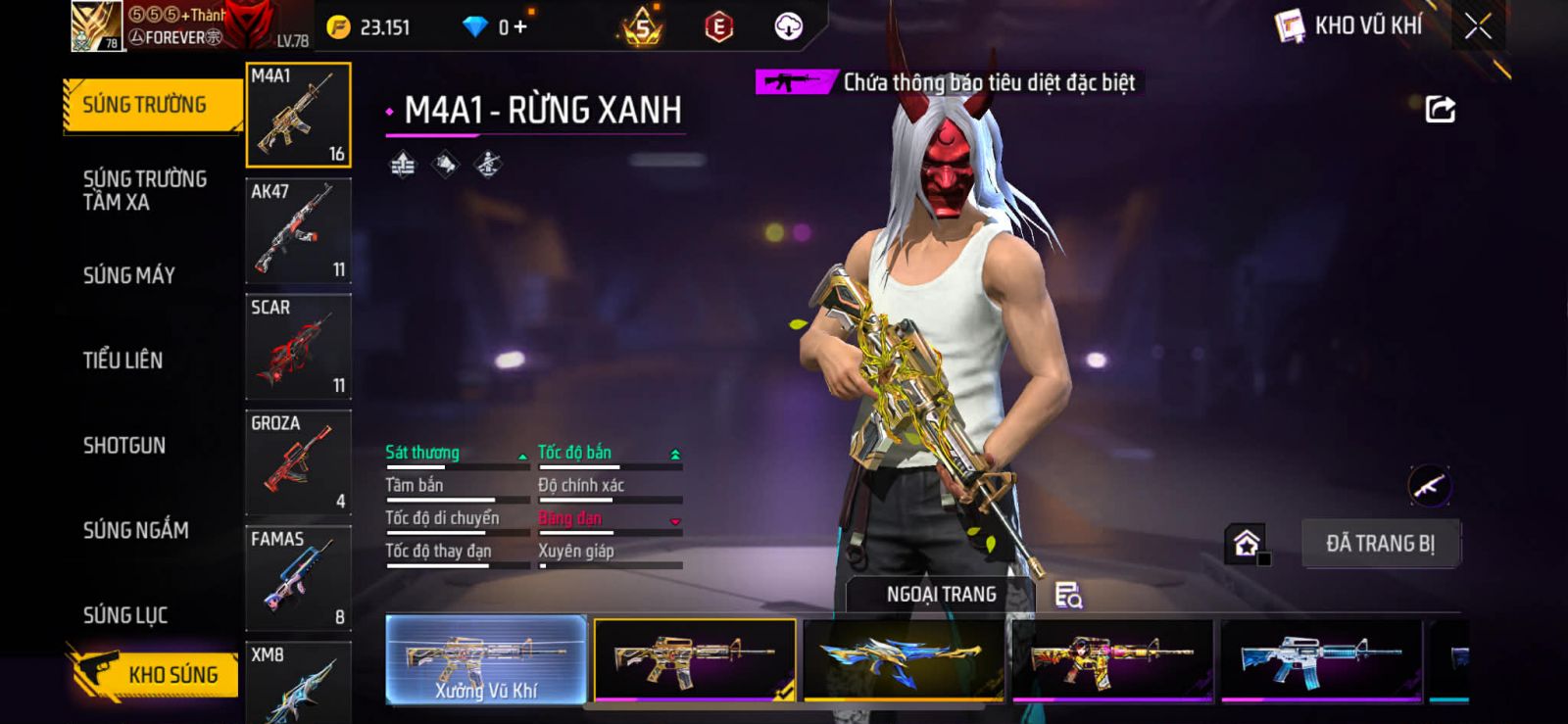Image resolution: width=1568 pixels, height=724 pixels.
Task: Choose the TIỂU LIÊN category
Action: pyautogui.click(x=123, y=361)
